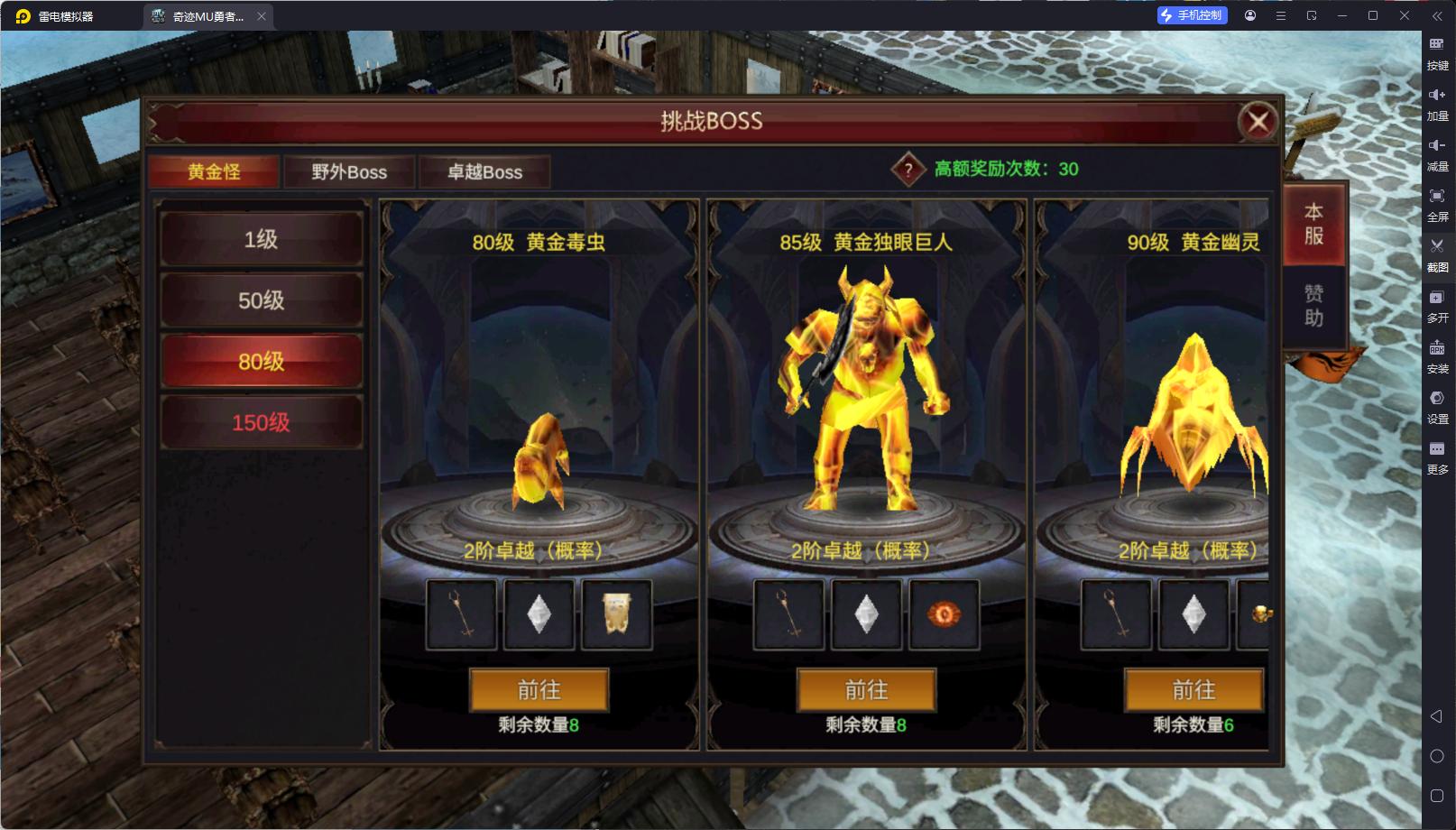Click 前往 for 黄金独眼巨人

pyautogui.click(x=866, y=690)
